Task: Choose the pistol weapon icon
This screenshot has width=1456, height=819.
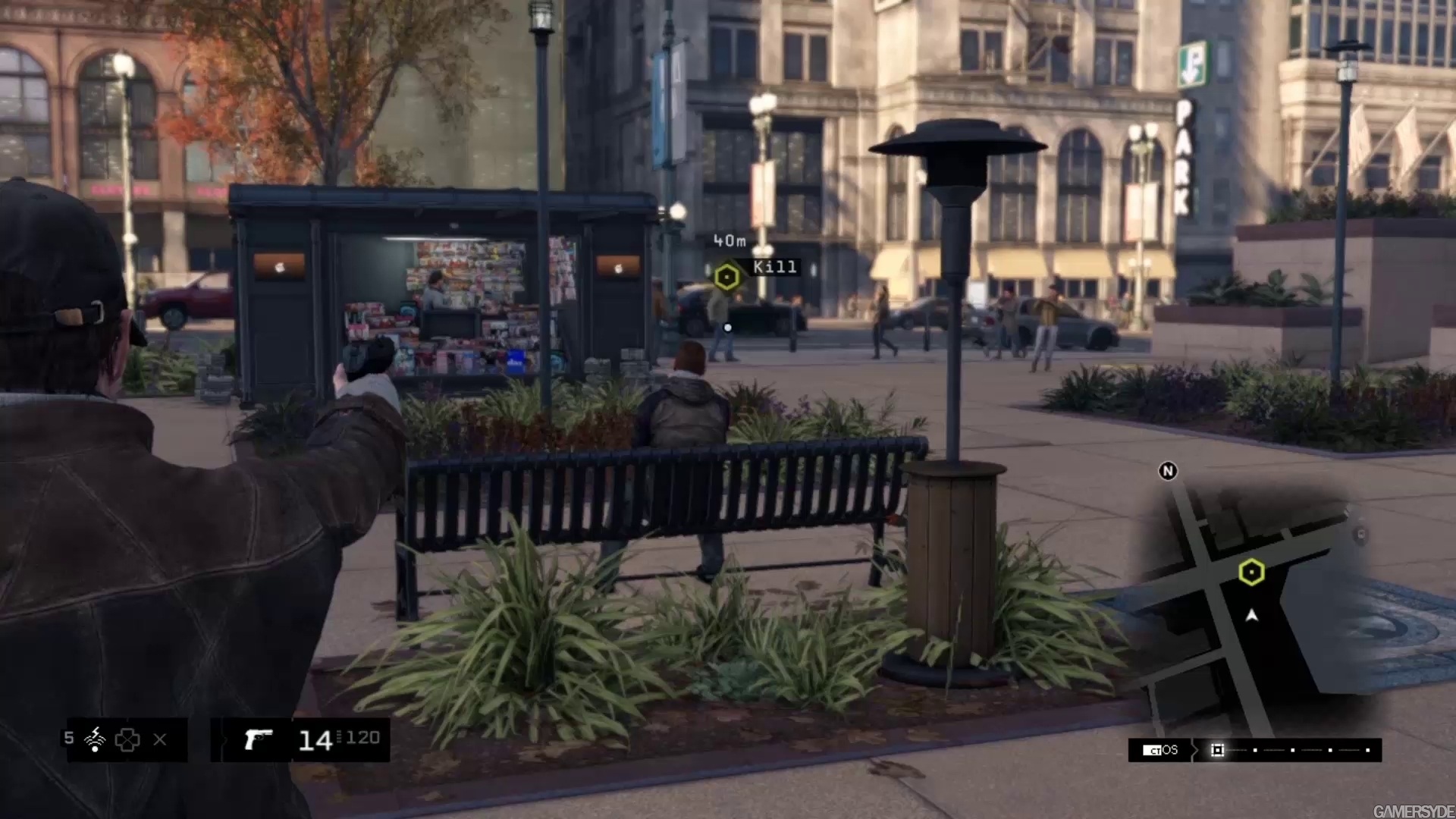Action: (258, 739)
